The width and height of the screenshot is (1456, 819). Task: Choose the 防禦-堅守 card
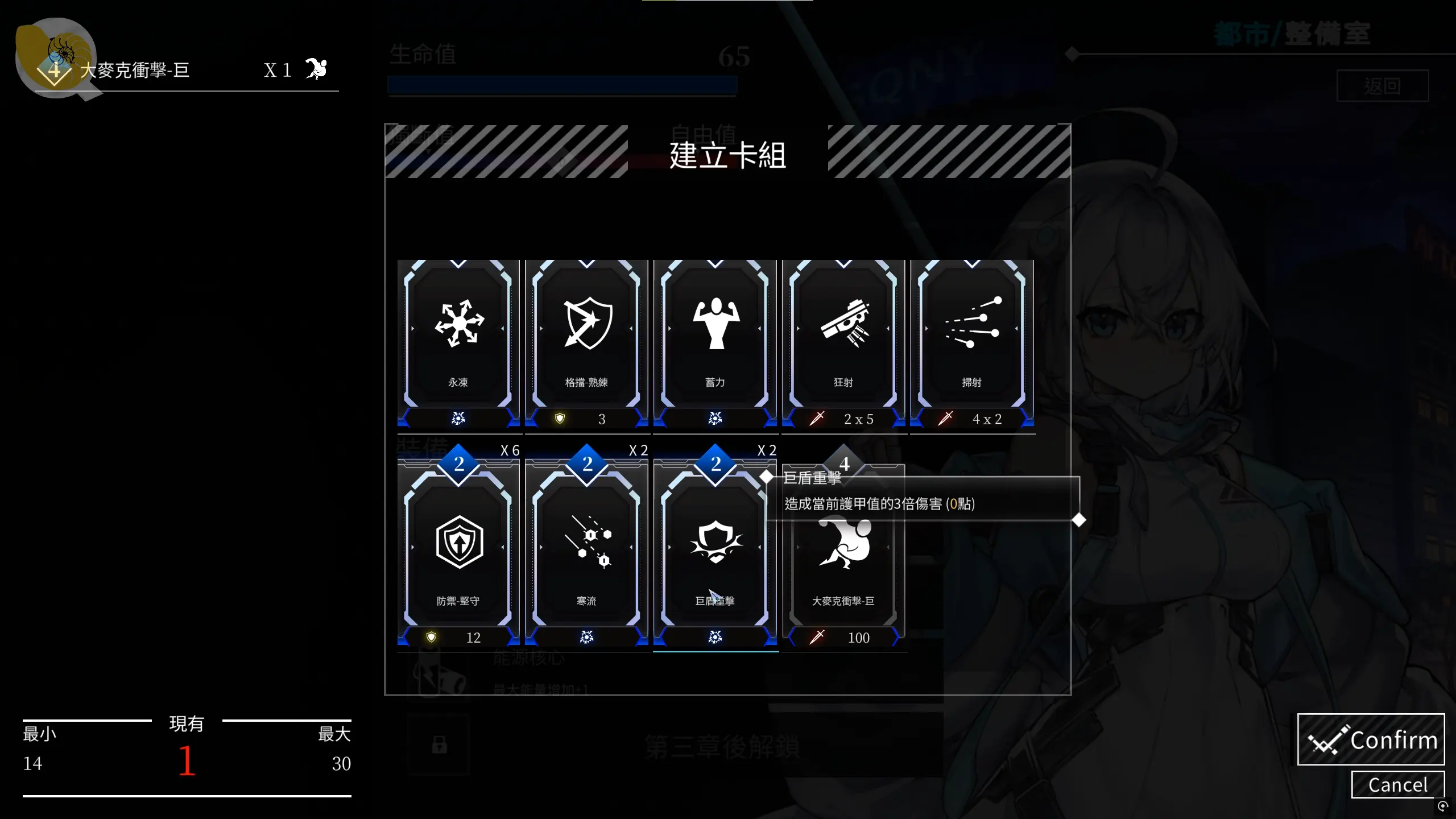pos(458,557)
